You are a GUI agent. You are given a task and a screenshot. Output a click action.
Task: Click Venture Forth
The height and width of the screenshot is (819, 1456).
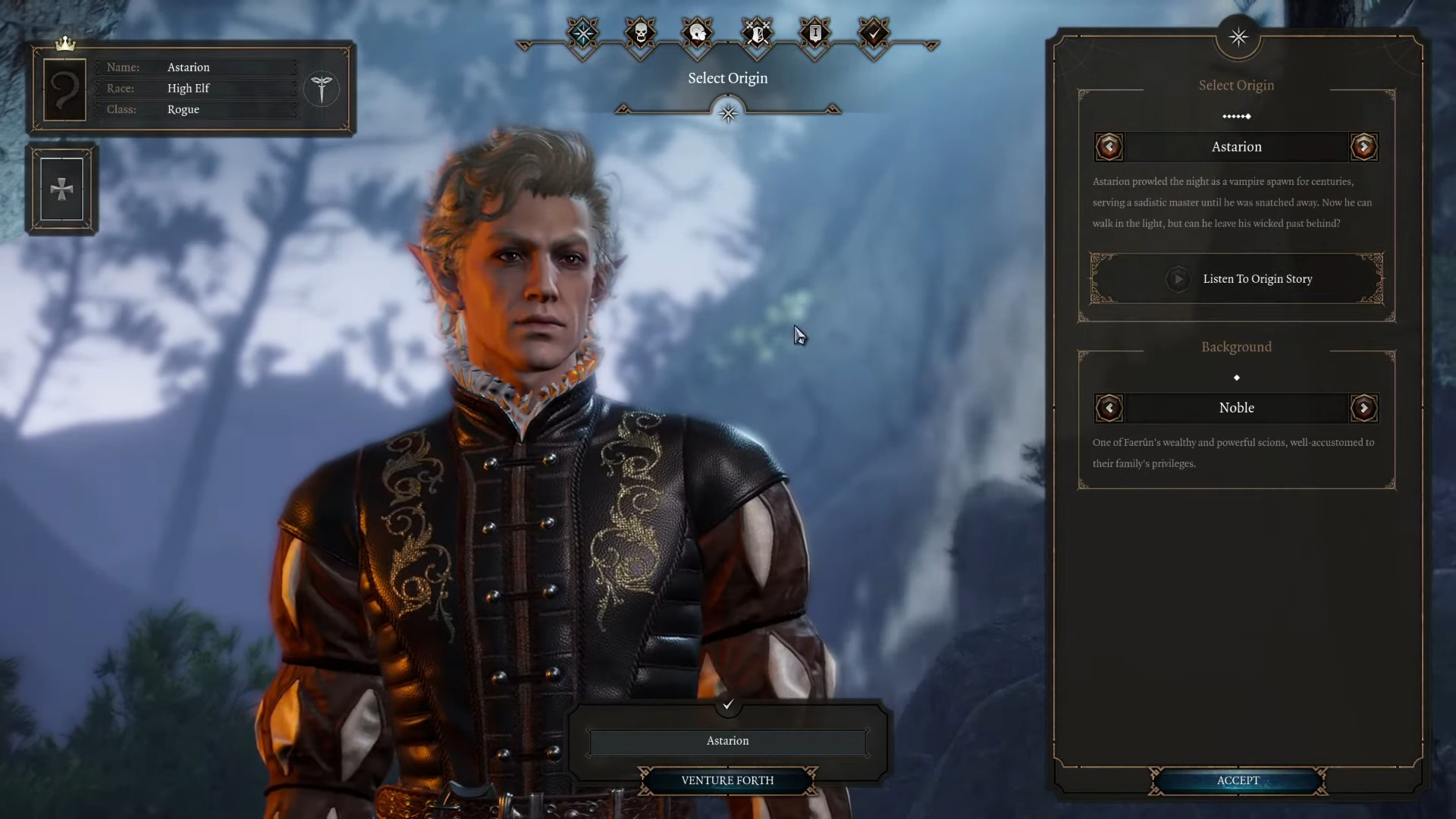pyautogui.click(x=727, y=780)
